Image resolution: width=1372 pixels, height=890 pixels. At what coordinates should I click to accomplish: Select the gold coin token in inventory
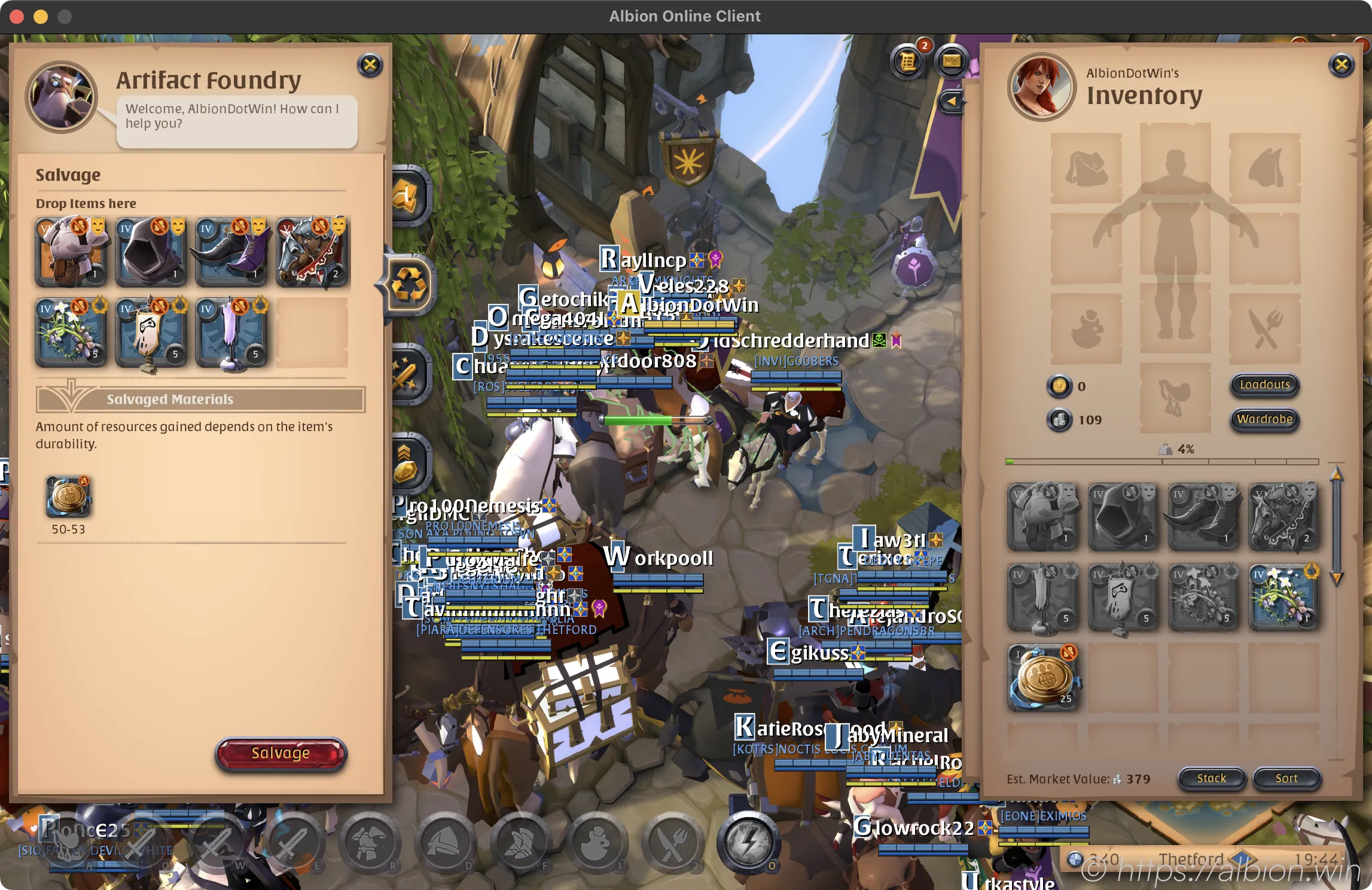click(1044, 678)
